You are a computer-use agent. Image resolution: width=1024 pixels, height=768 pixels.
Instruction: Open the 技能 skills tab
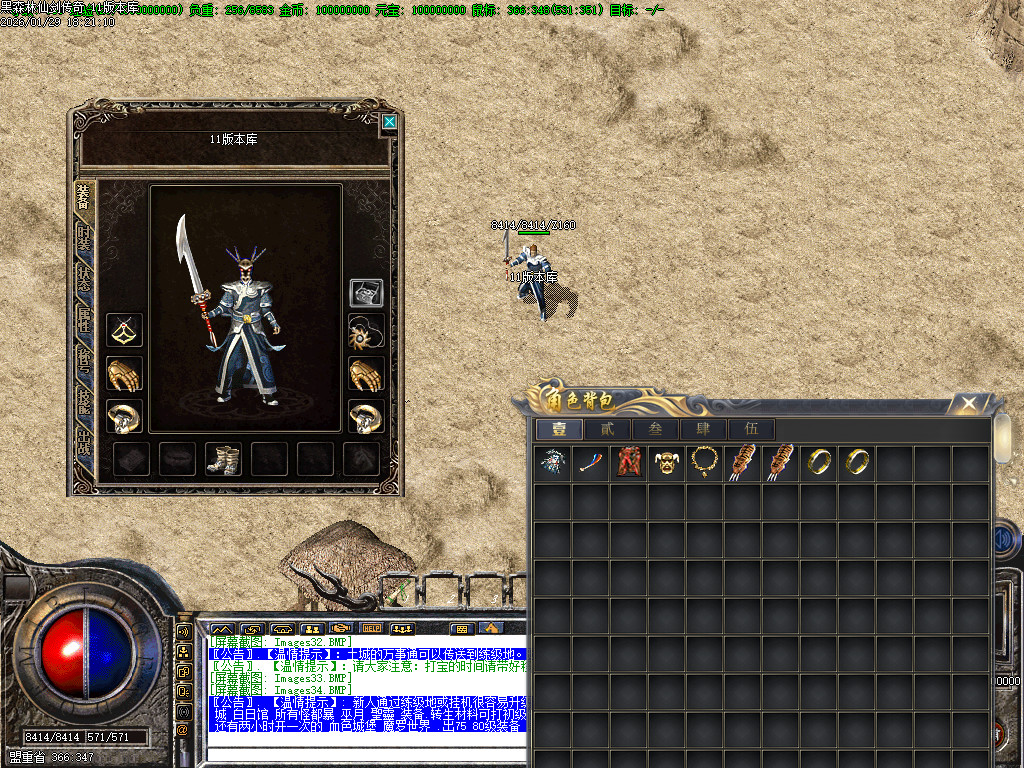pyautogui.click(x=84, y=405)
